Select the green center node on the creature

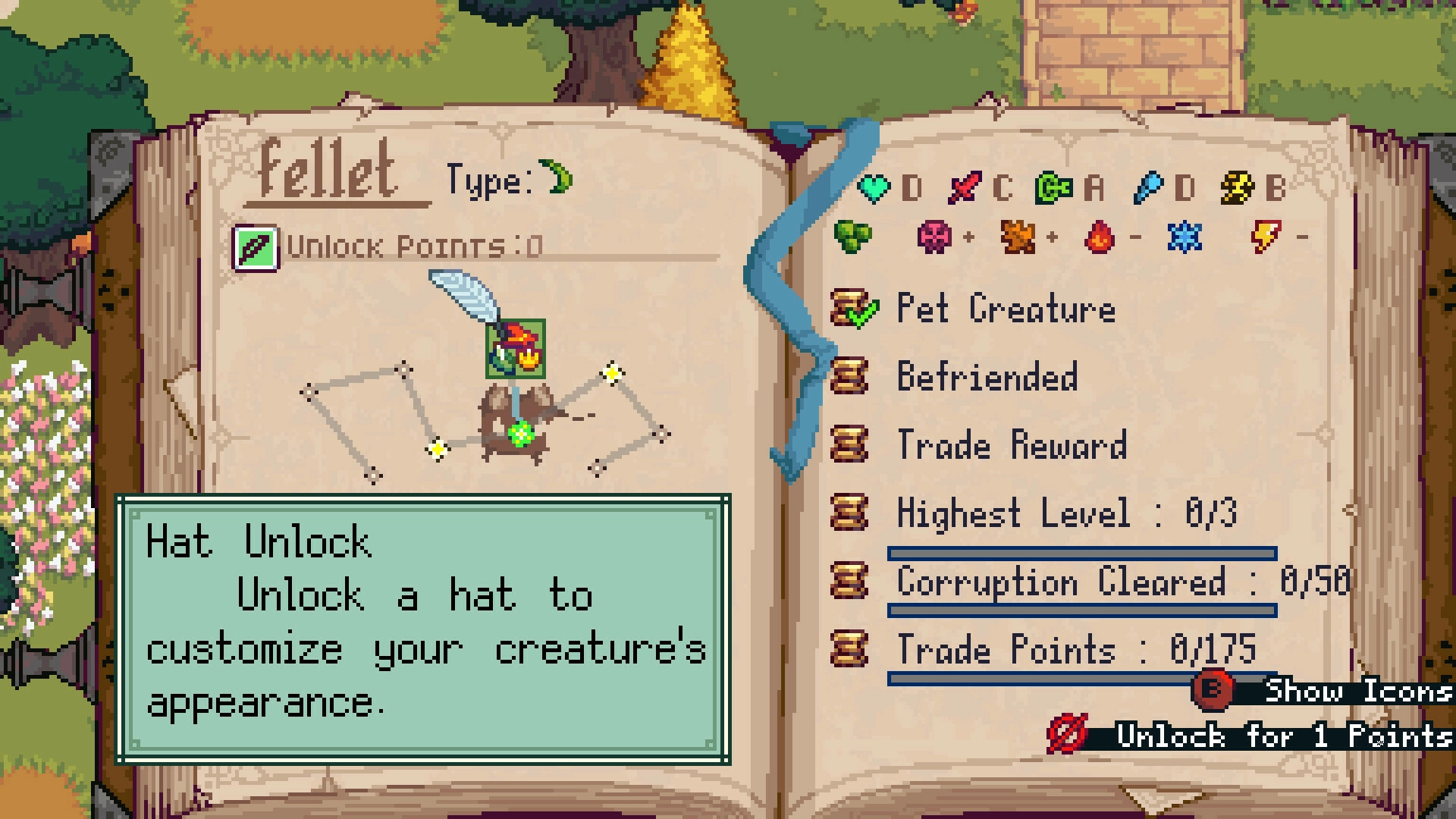[520, 435]
